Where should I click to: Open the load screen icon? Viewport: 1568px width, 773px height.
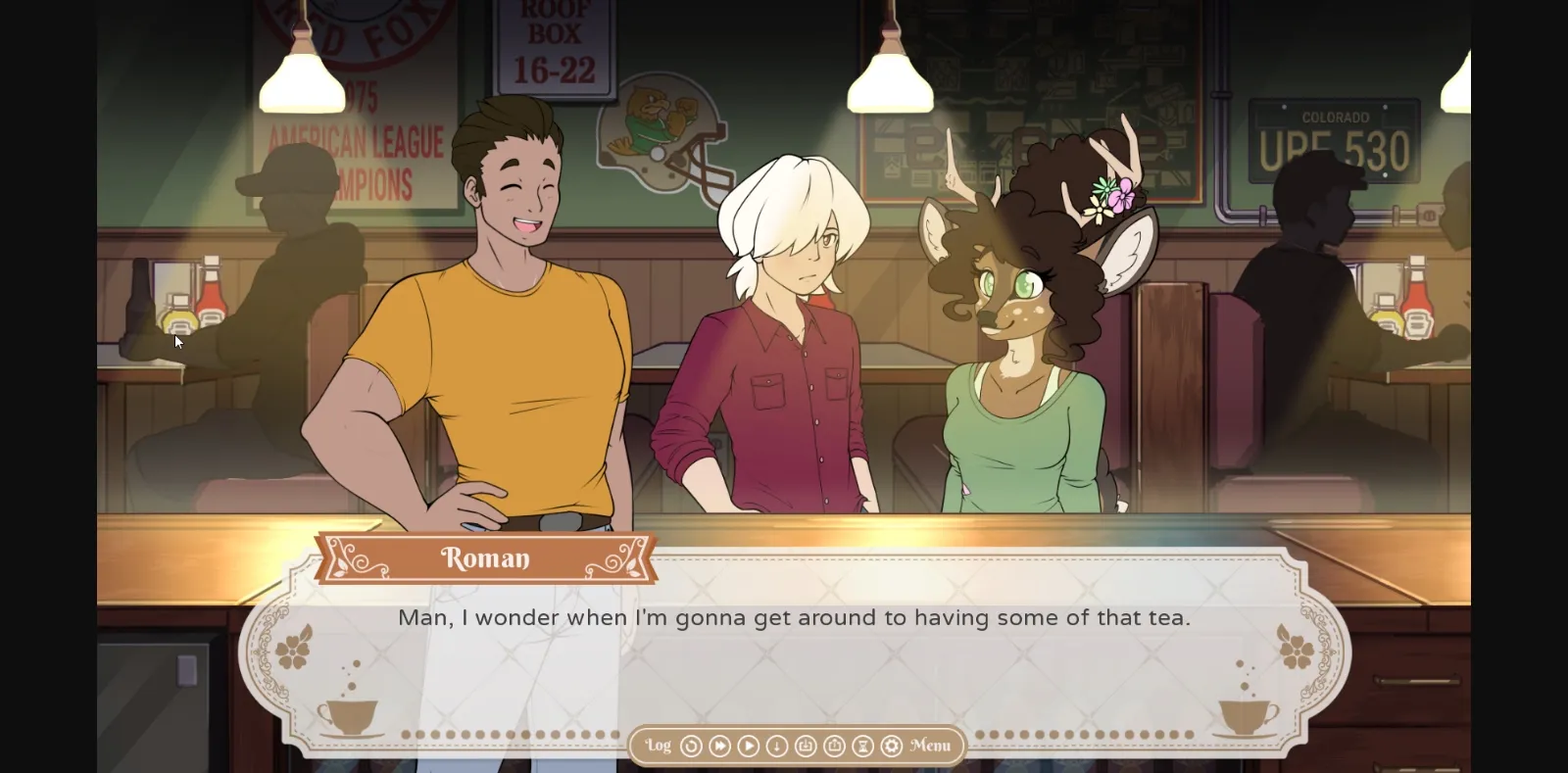835,746
